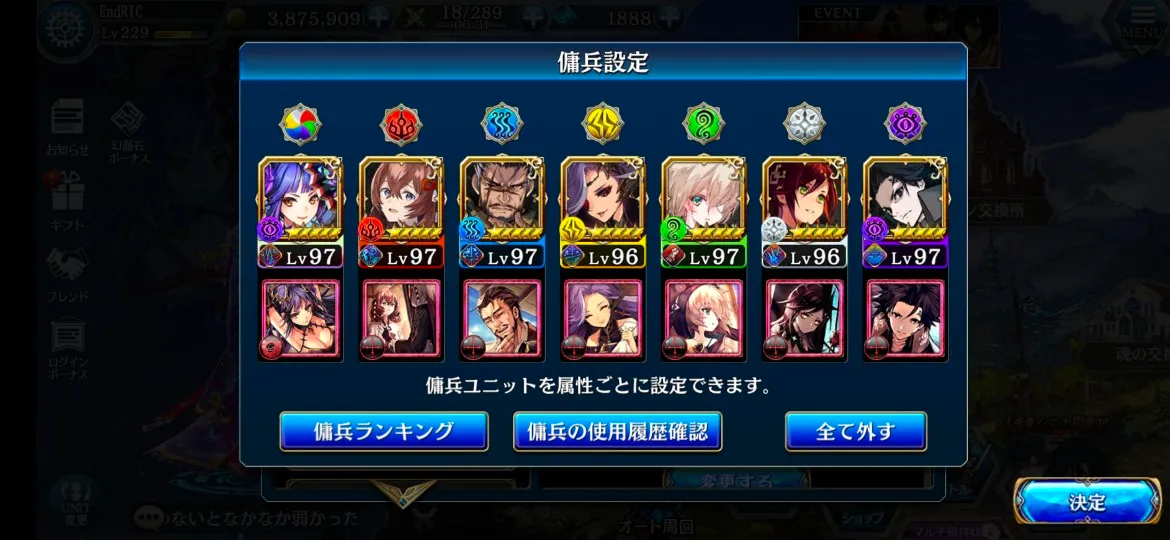Viewport: 1170px width, 540px height.
Task: Open the card under the fire mercenary
Action: pos(401,319)
